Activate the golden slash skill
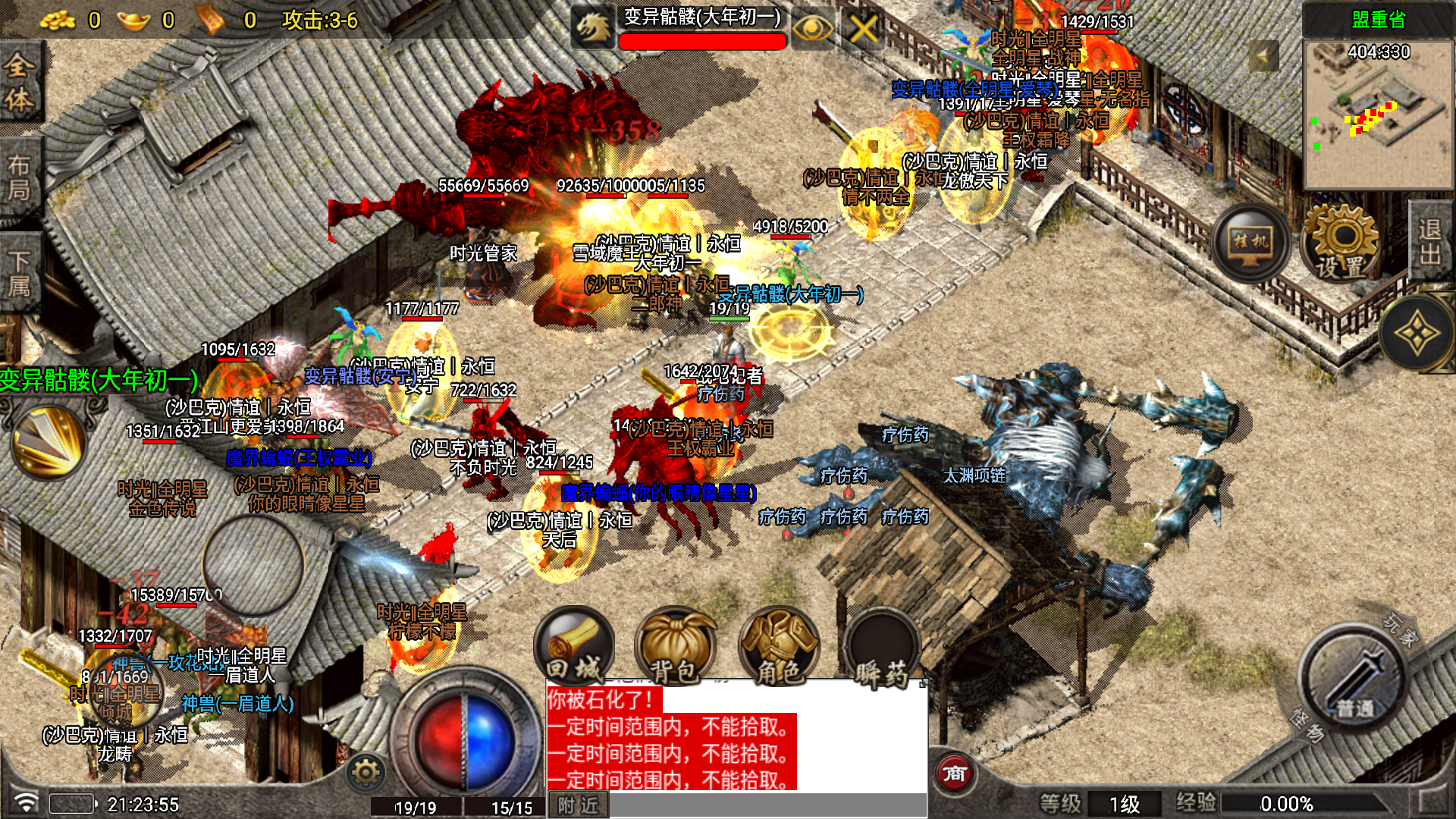This screenshot has height=819, width=1456. coord(49,442)
